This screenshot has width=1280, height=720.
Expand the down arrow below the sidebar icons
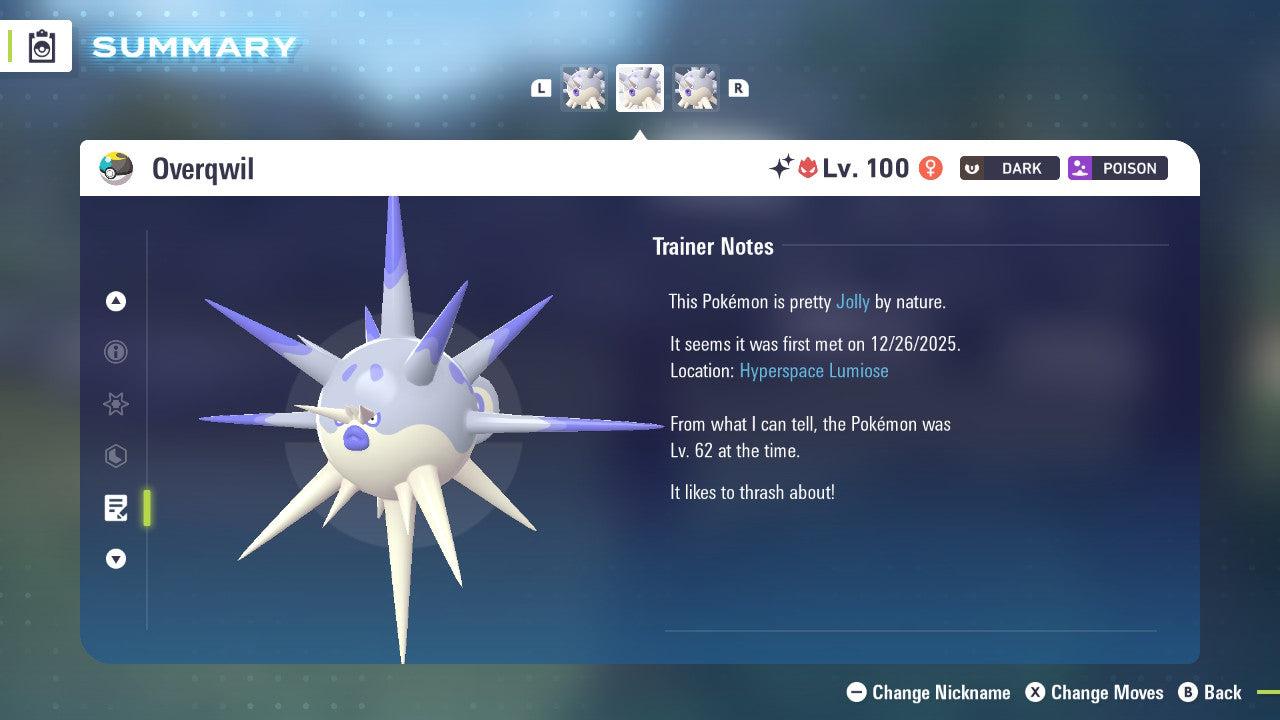click(x=115, y=559)
